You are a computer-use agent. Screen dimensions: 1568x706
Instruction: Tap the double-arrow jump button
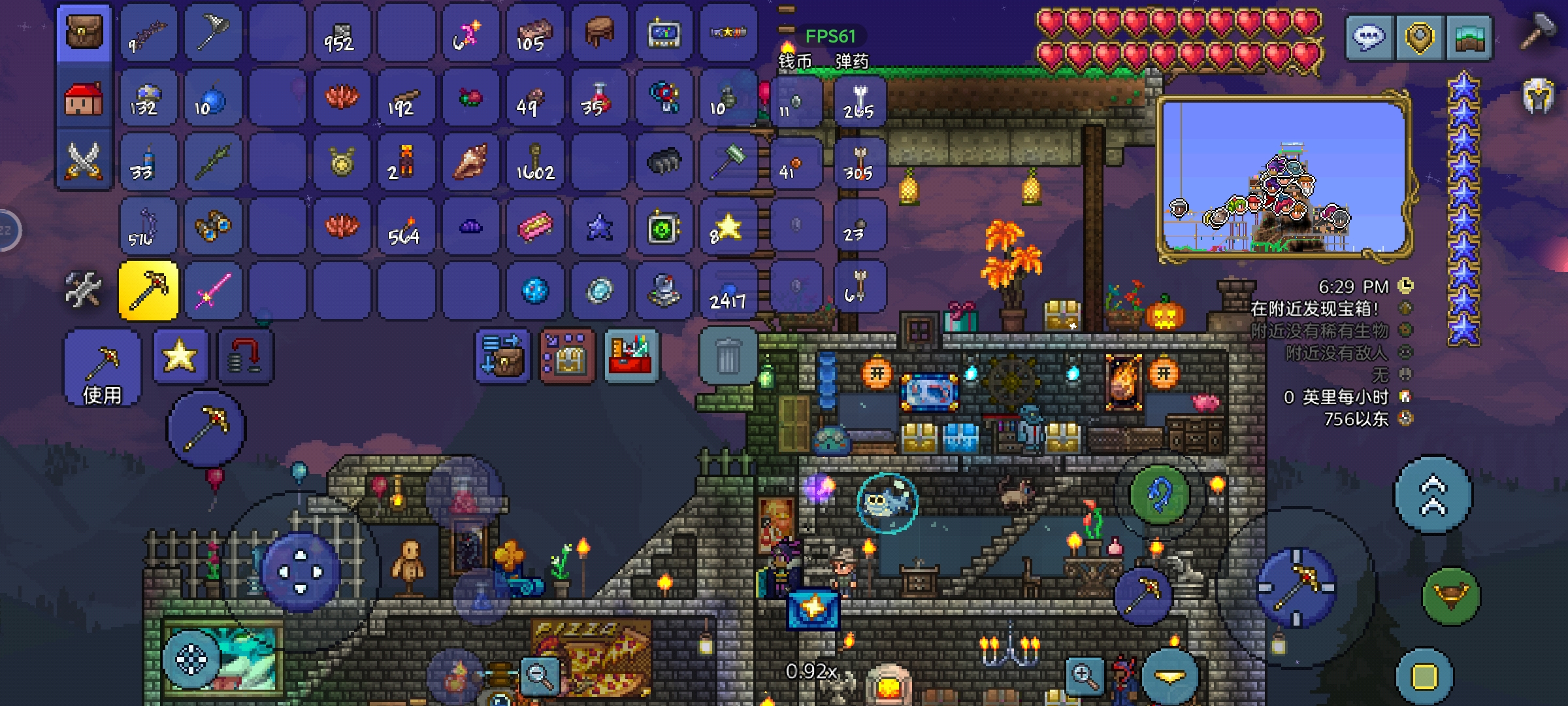point(1433,496)
